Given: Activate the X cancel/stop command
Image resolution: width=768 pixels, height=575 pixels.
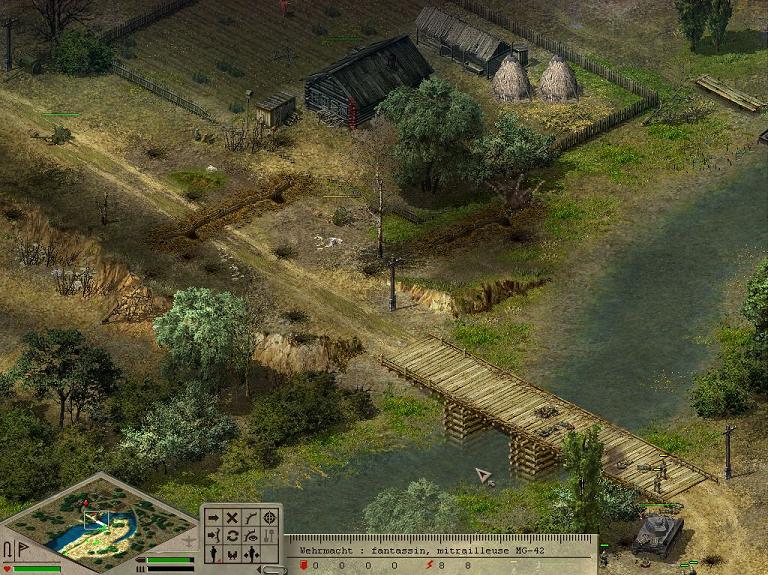Looking at the screenshot, I should [232, 517].
